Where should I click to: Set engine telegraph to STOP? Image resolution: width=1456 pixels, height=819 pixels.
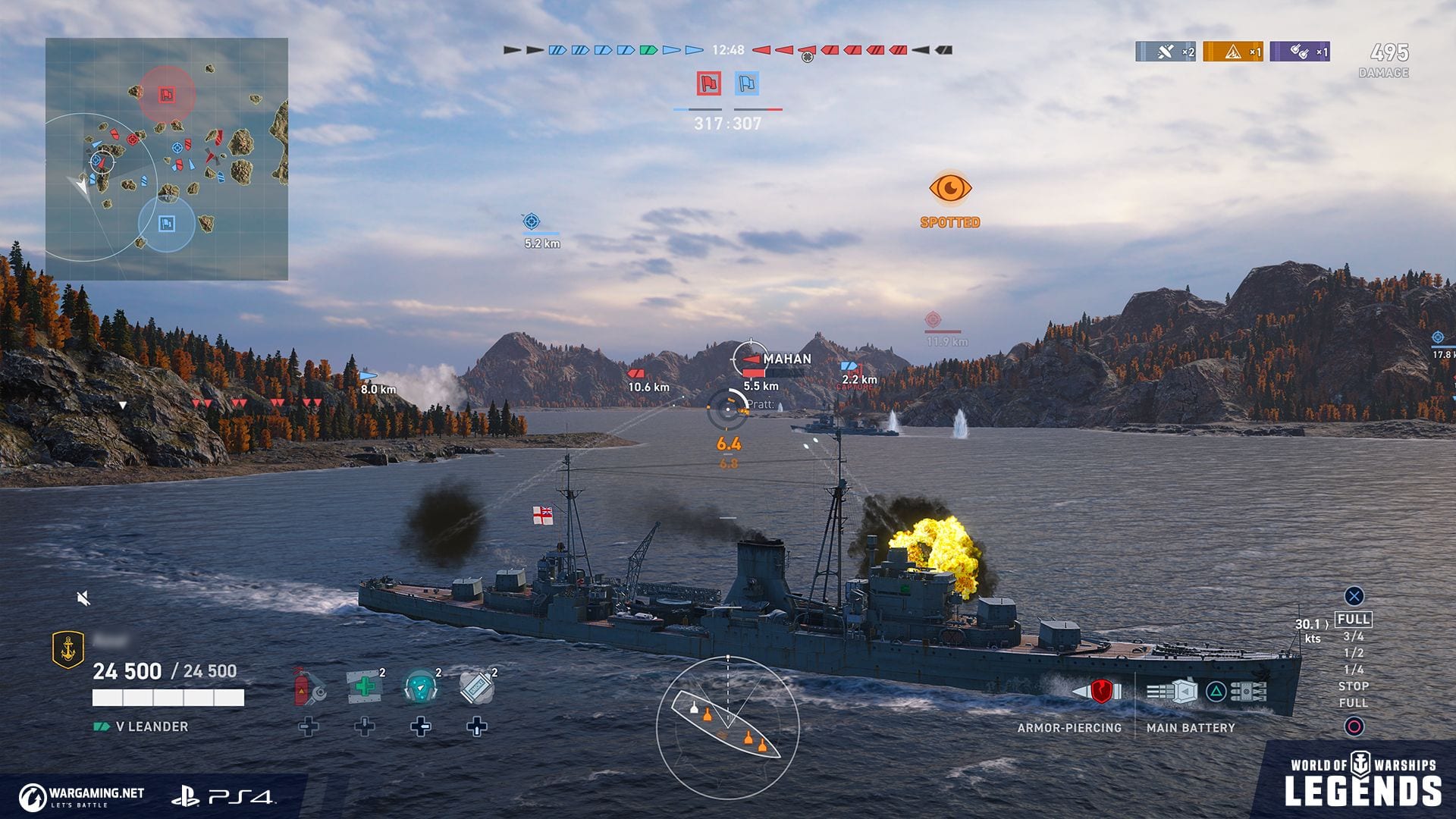click(1354, 686)
